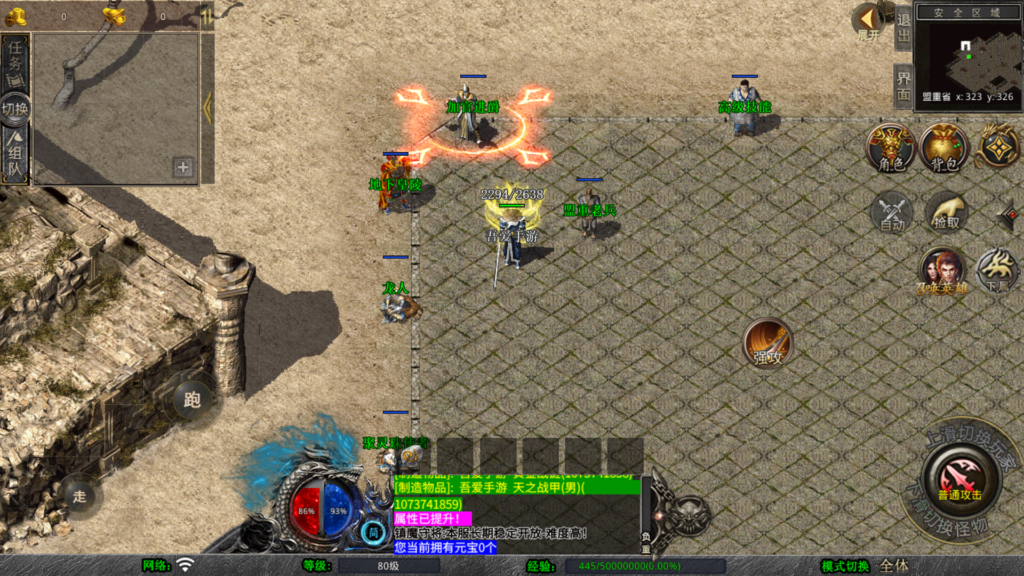Toggle the 跑 run button
This screenshot has height=576, width=1024.
(192, 400)
